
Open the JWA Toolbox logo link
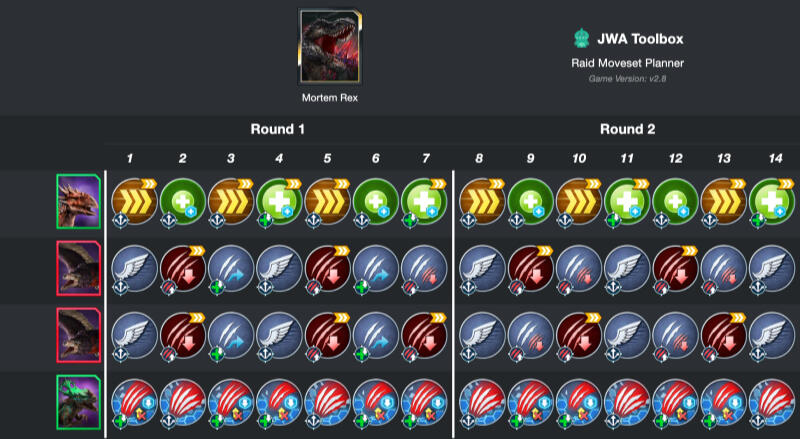pyautogui.click(x=581, y=39)
